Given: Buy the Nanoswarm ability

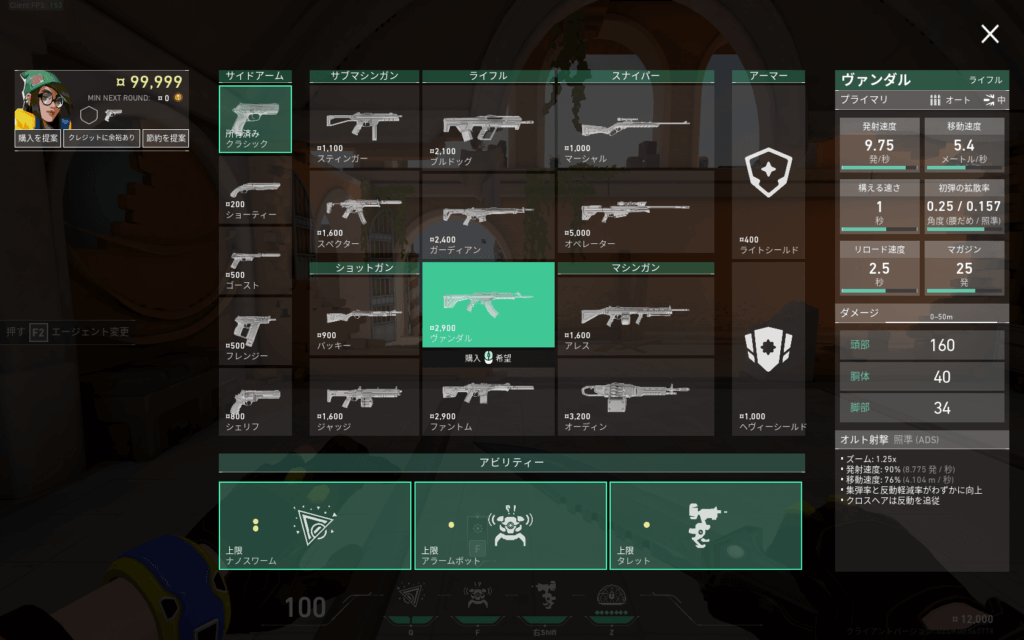Looking at the screenshot, I should pyautogui.click(x=315, y=525).
